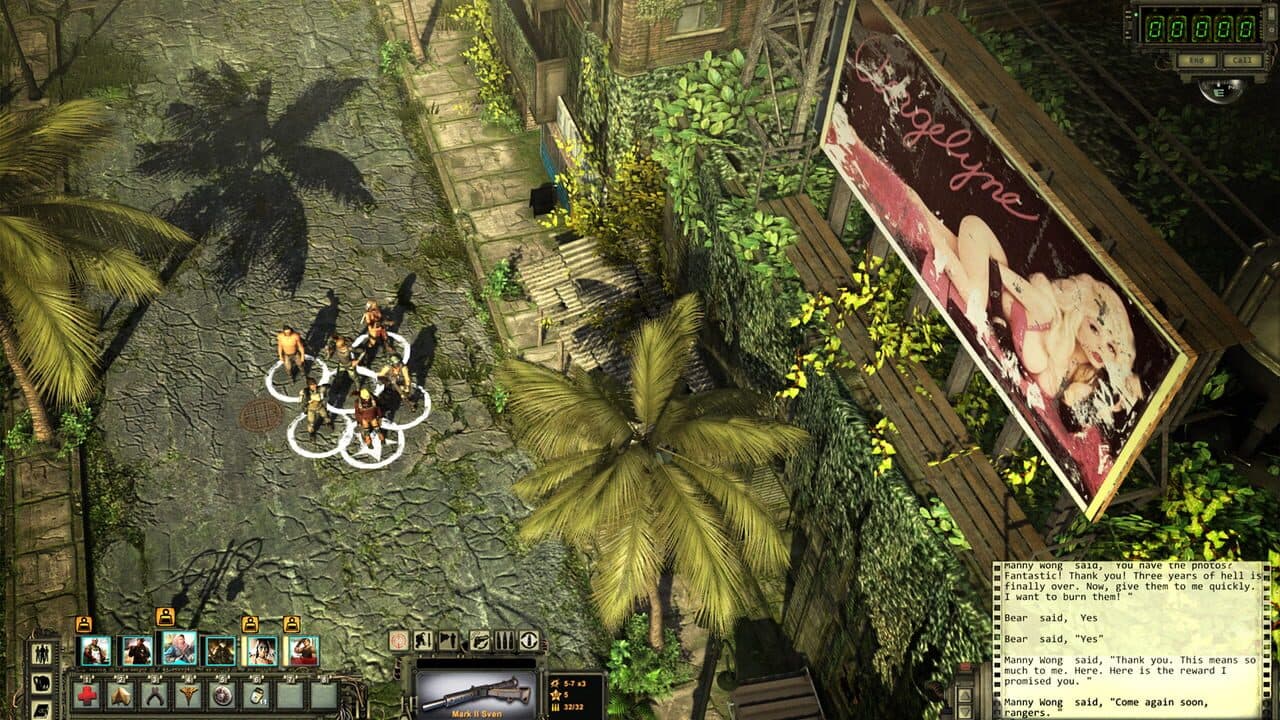Select the caduceus medic item in slot 4
The width and height of the screenshot is (1280, 720).
click(x=189, y=696)
